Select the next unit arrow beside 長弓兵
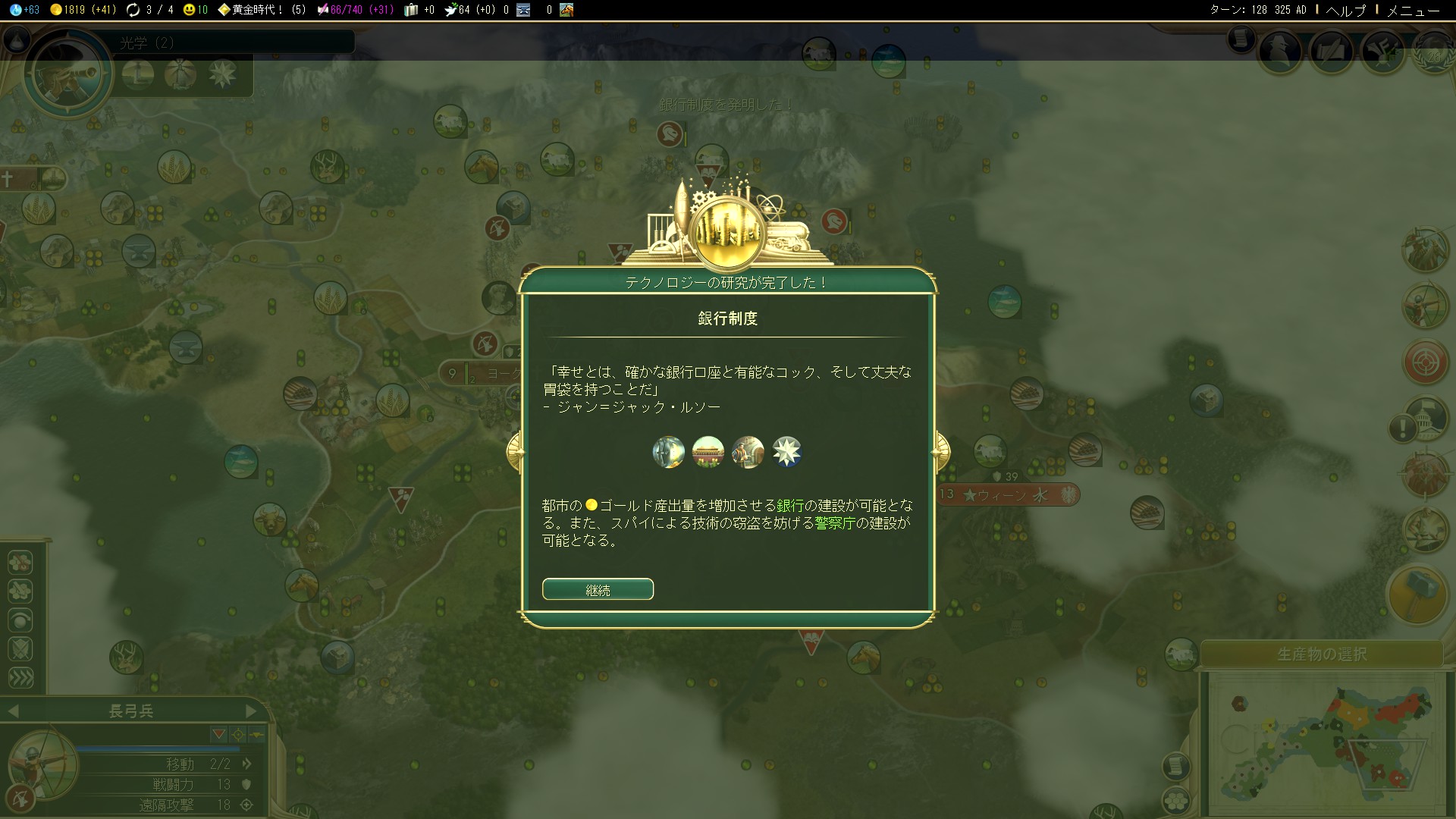 tap(251, 711)
